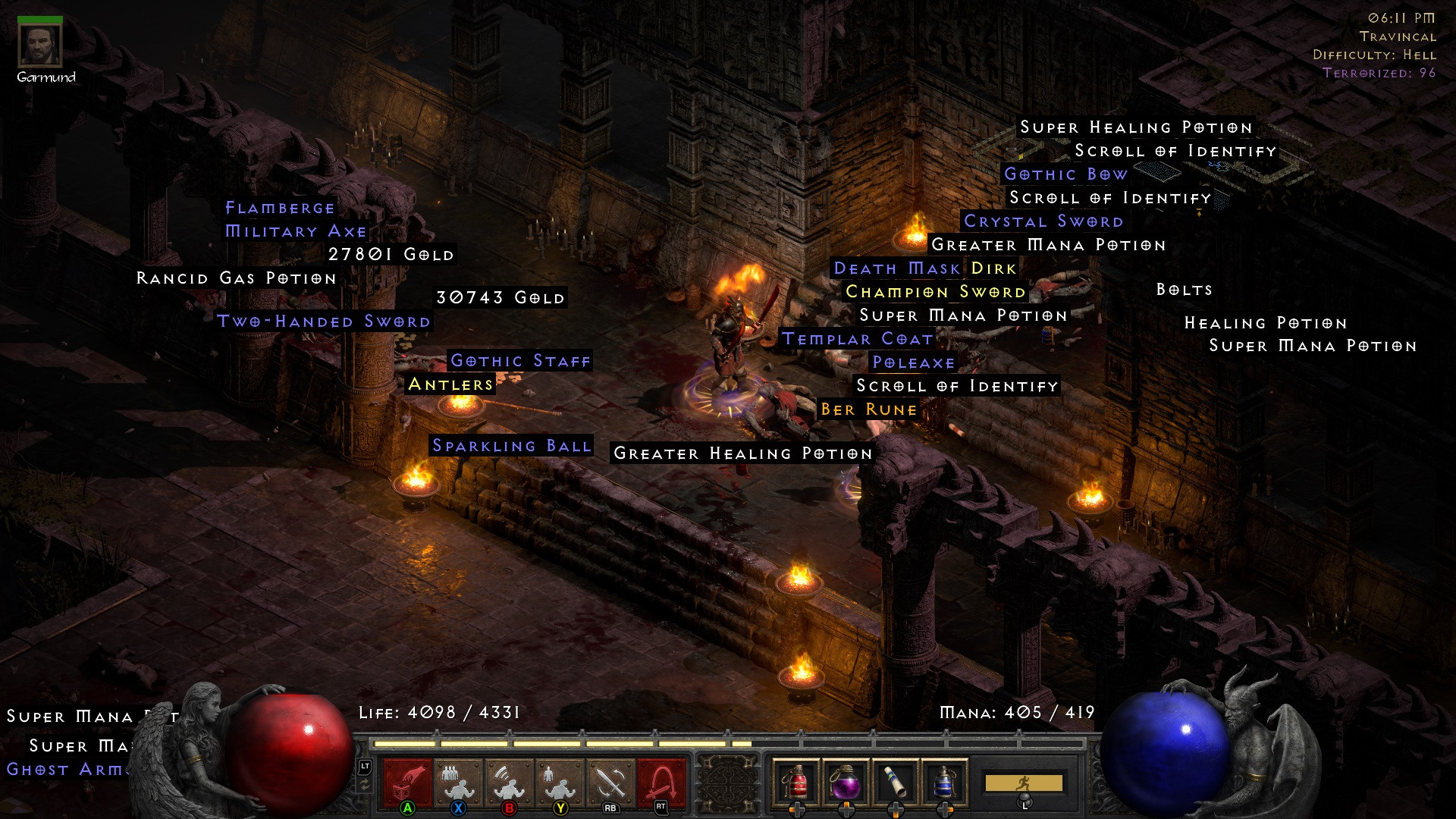The image size is (1456, 819).
Task: Collect the 27801 Gold label
Action: click(x=391, y=255)
